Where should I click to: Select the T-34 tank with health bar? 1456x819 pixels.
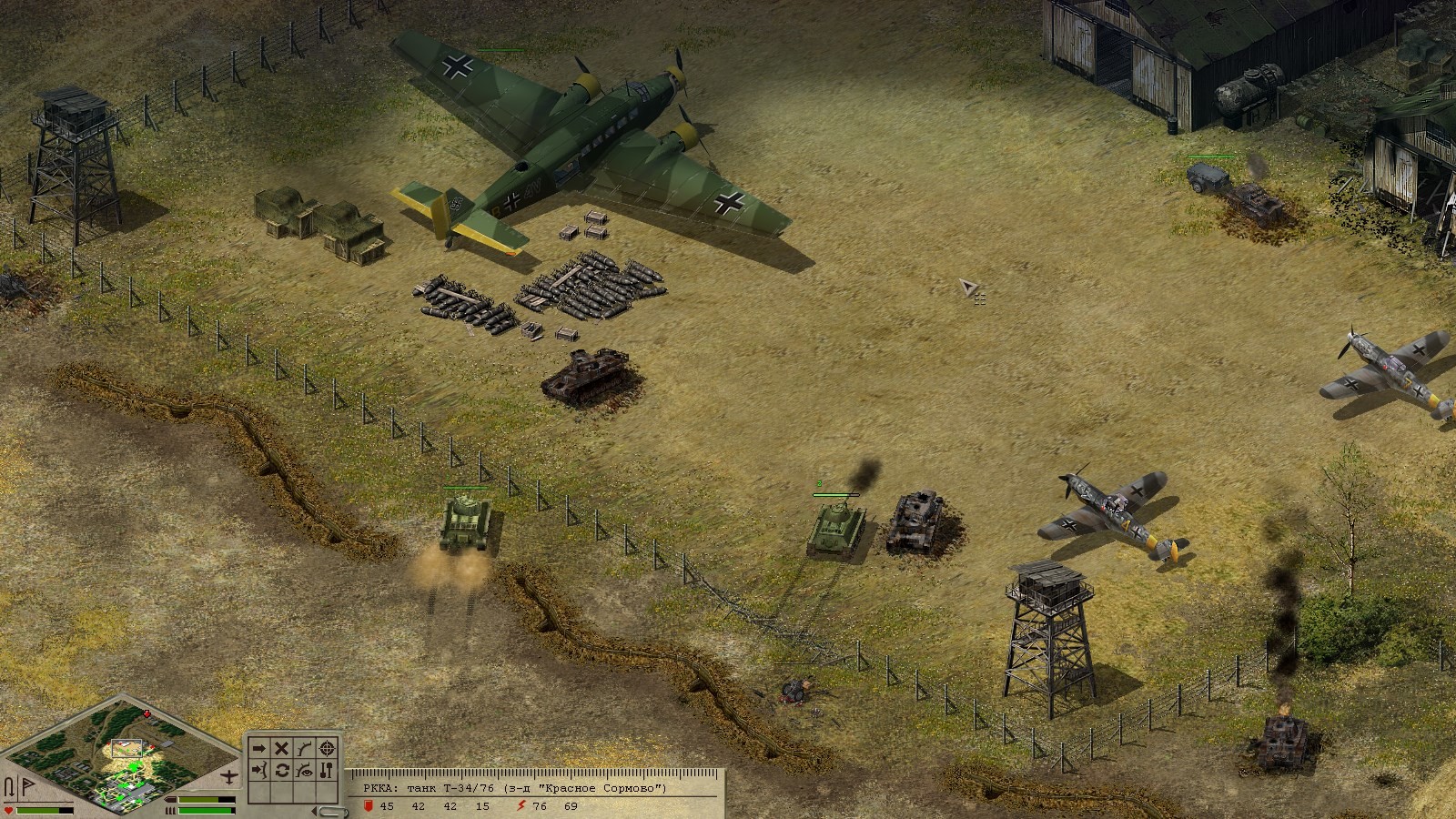[836, 529]
